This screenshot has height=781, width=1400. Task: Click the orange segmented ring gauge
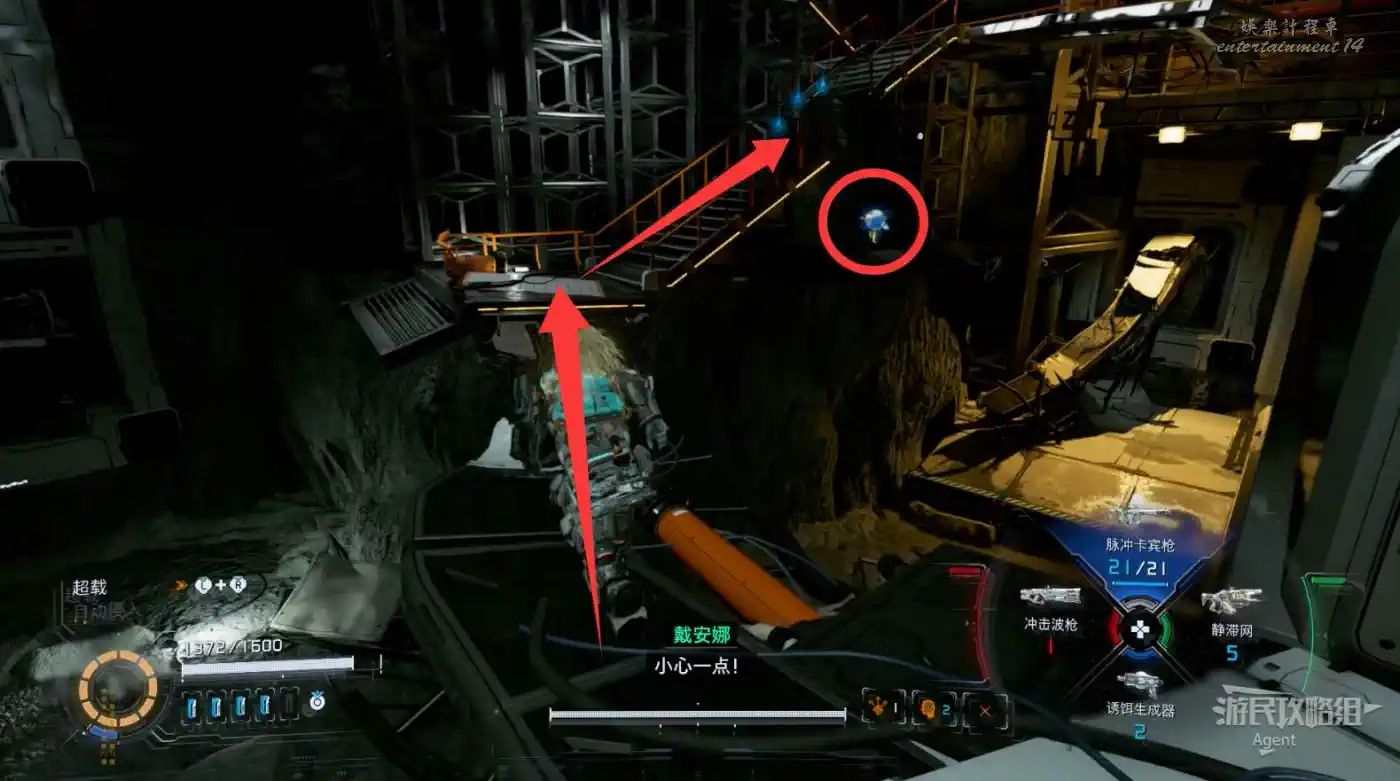[x=118, y=690]
